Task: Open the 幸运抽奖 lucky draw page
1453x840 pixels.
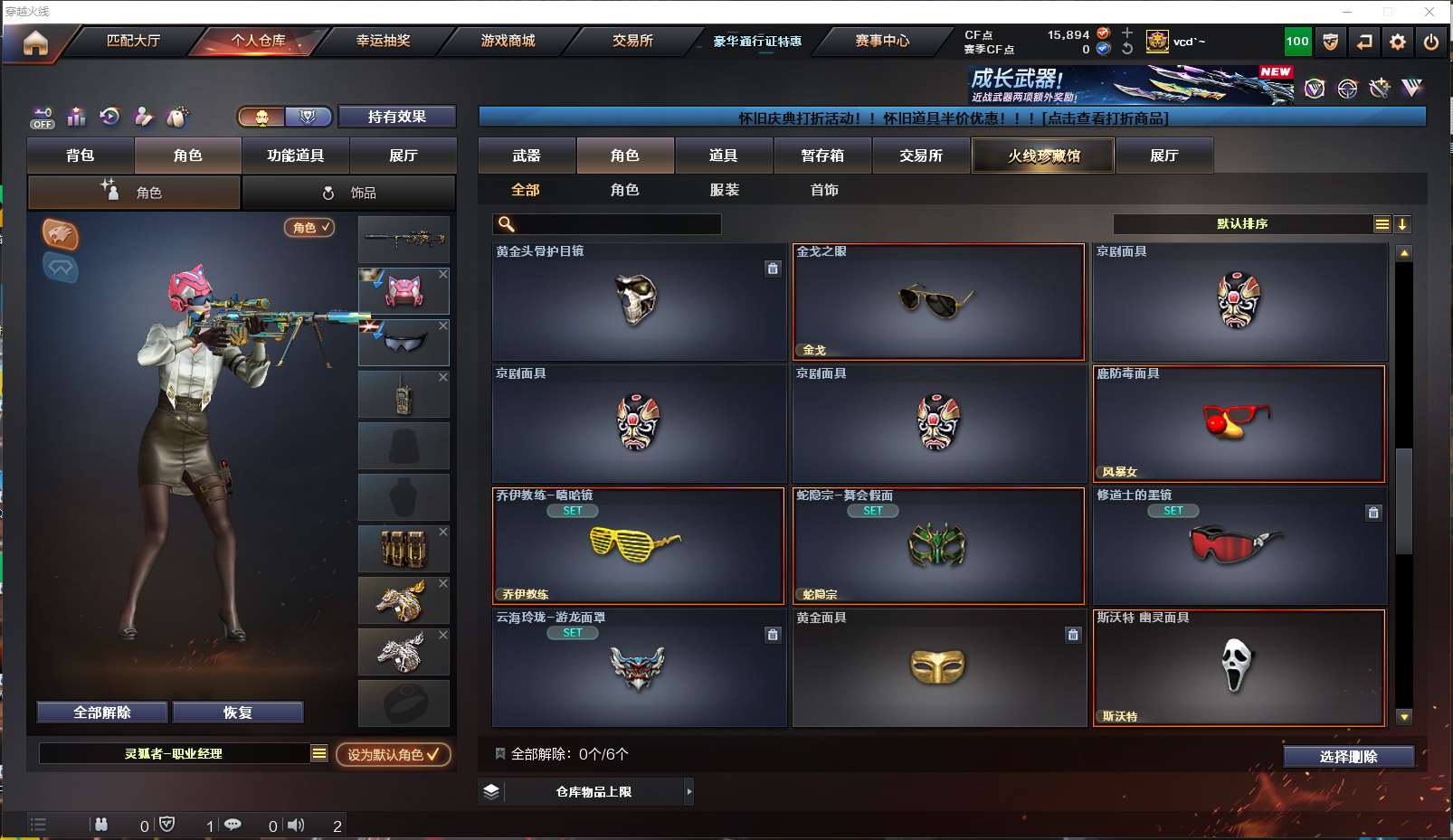Action: [383, 41]
